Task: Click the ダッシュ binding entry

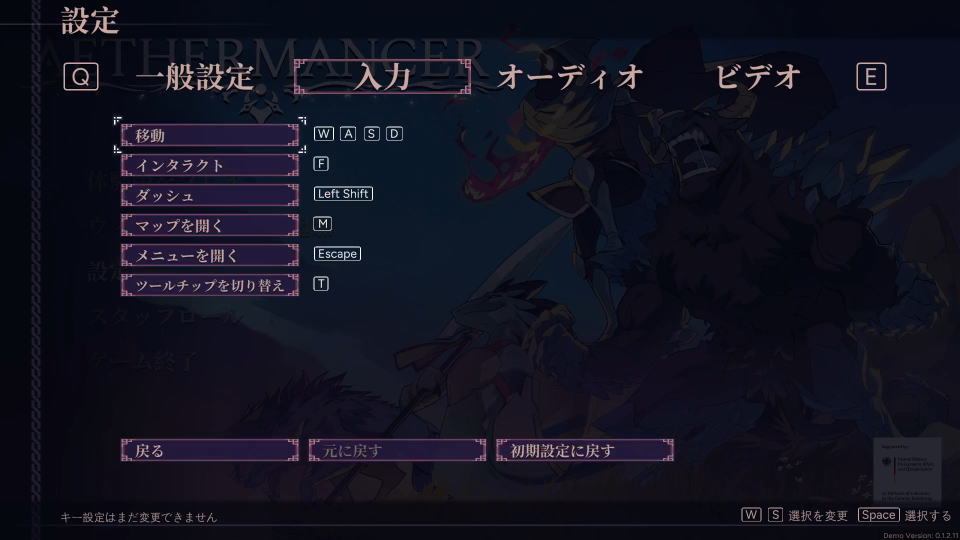Action: (x=210, y=195)
